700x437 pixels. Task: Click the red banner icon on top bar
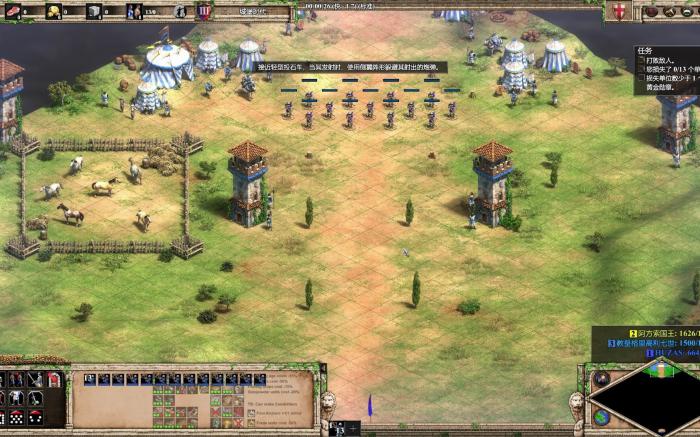click(x=204, y=11)
